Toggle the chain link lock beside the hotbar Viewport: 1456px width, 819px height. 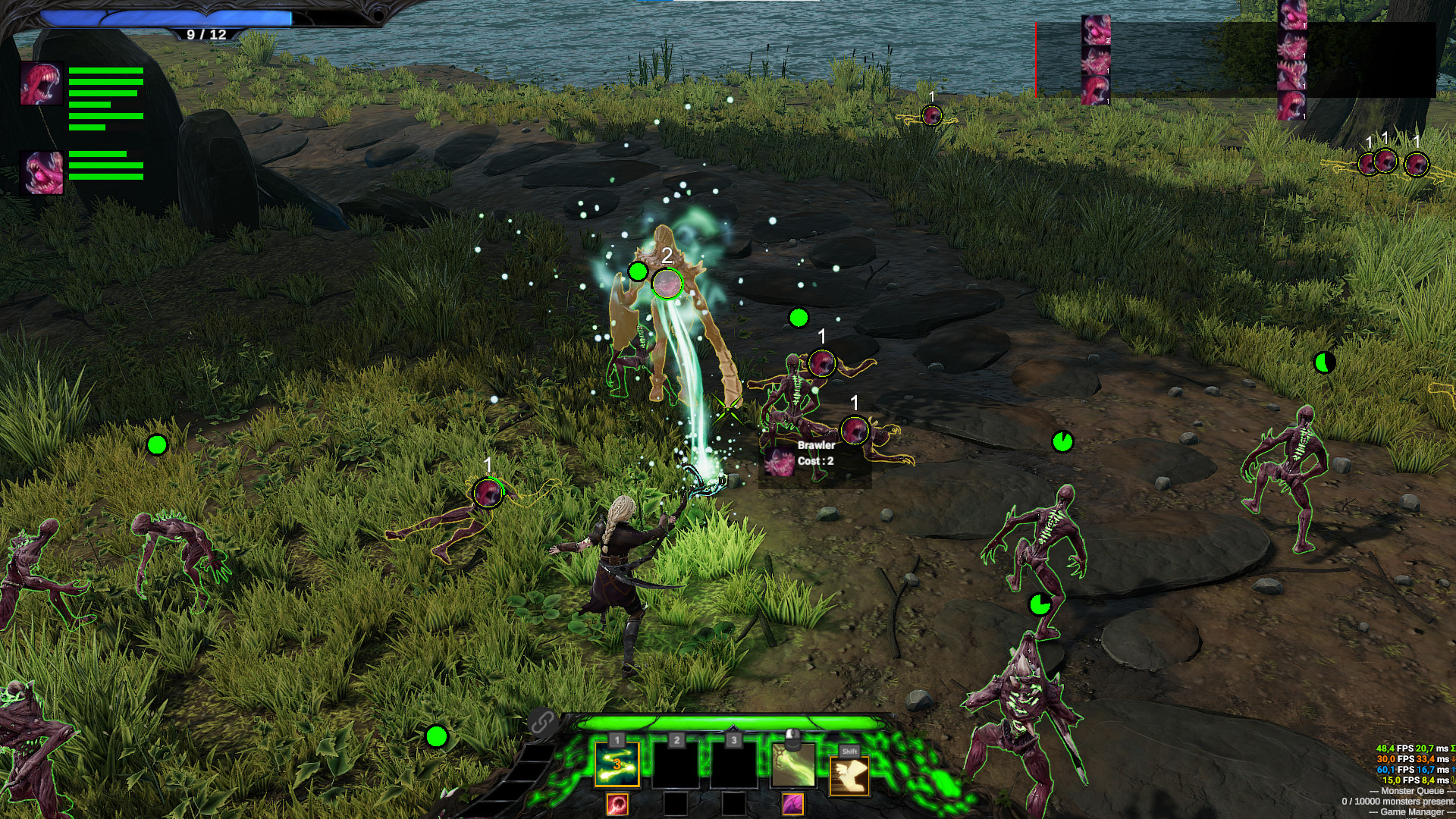[542, 722]
